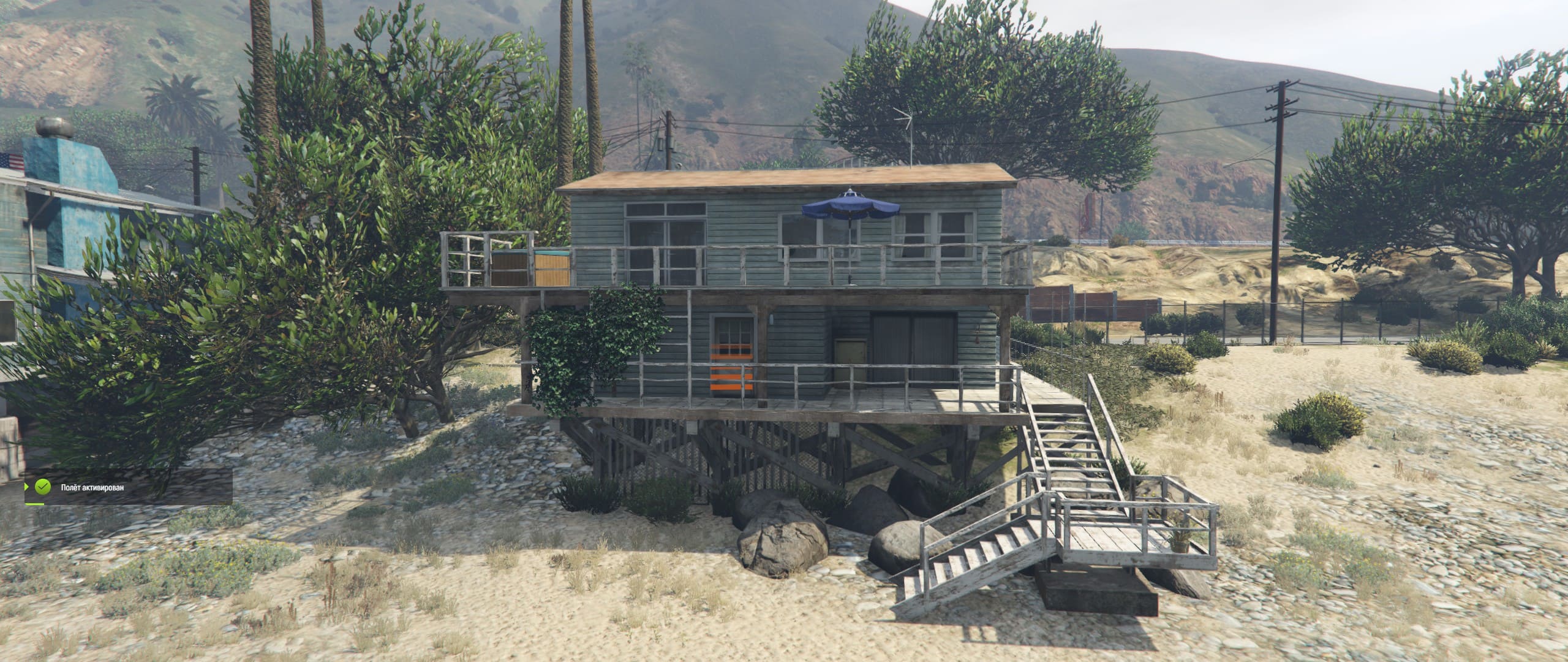Click the "Полёт активирован" notification toast
Image resolution: width=1568 pixels, height=662 pixels.
click(127, 487)
